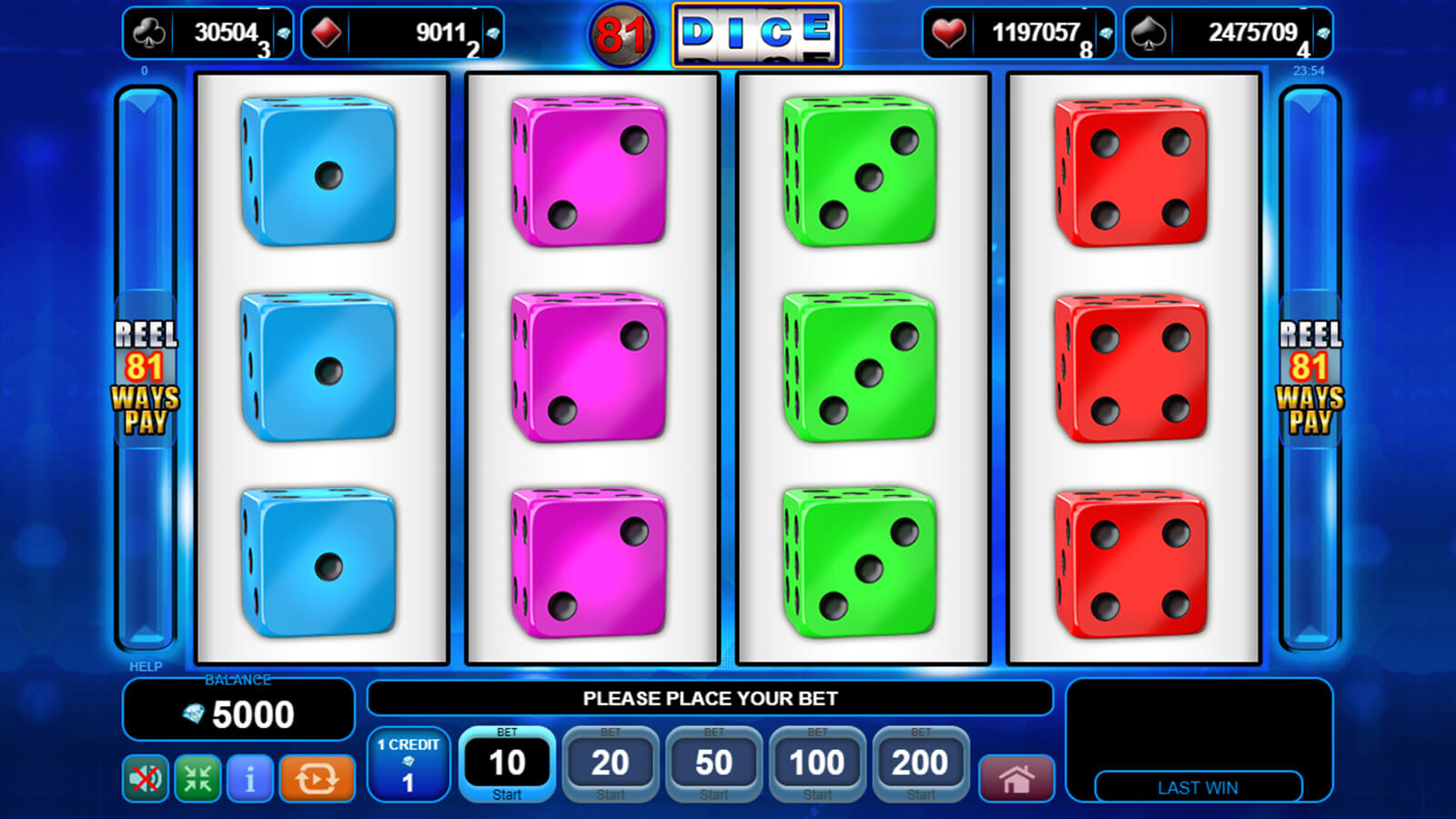This screenshot has height=819, width=1456.
Task: Choose the 20 bet button
Action: pos(610,764)
